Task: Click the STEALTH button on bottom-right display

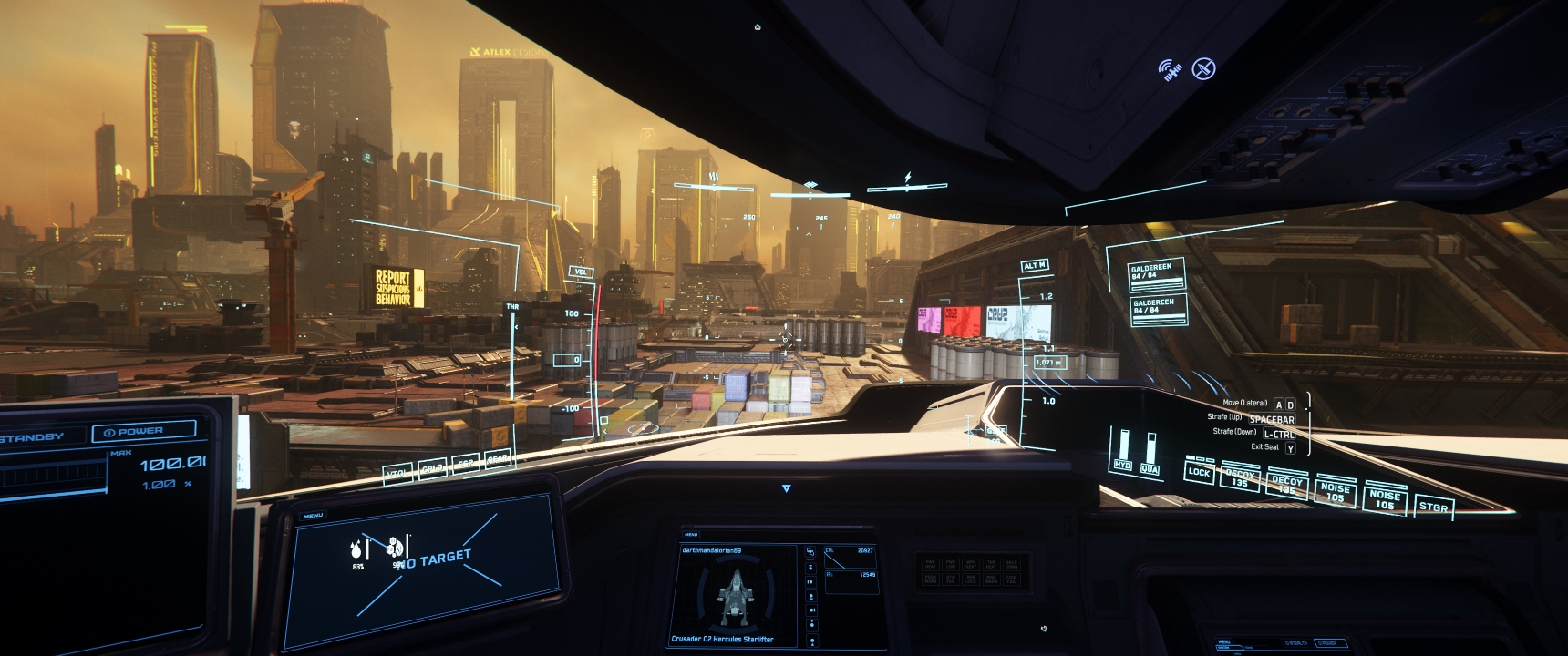Action: pyautogui.click(x=1298, y=643)
